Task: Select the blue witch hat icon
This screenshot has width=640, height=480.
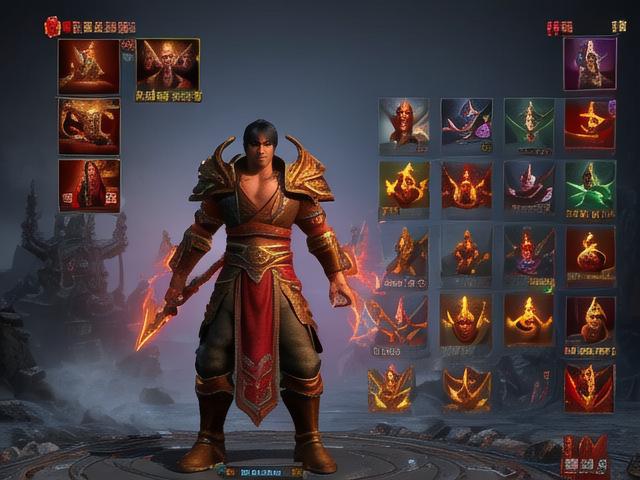Action: (466, 122)
